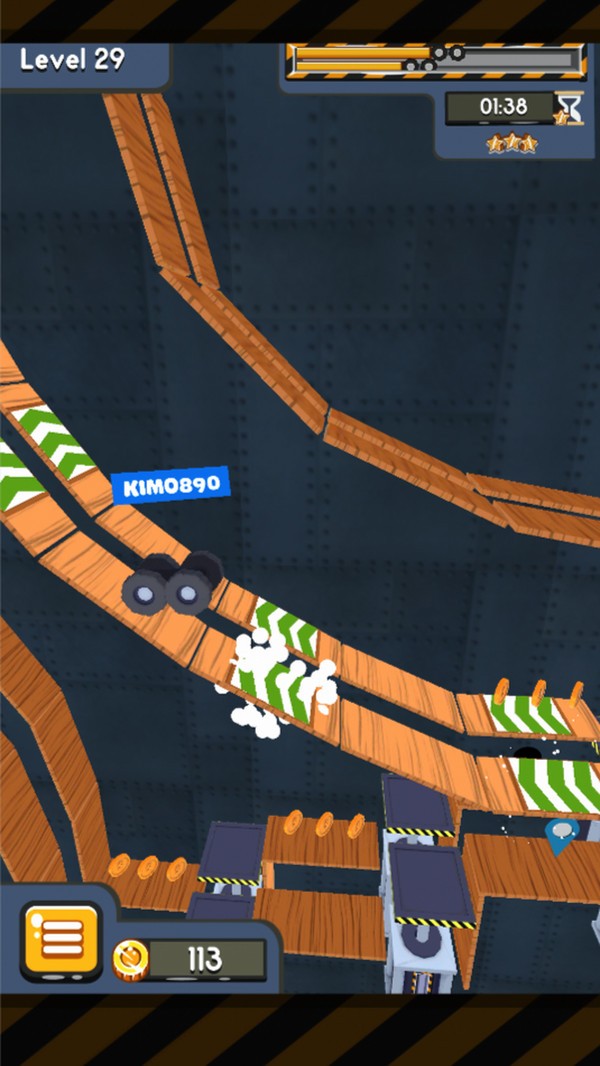Open the yellow hamburger menu button

[x=61, y=939]
